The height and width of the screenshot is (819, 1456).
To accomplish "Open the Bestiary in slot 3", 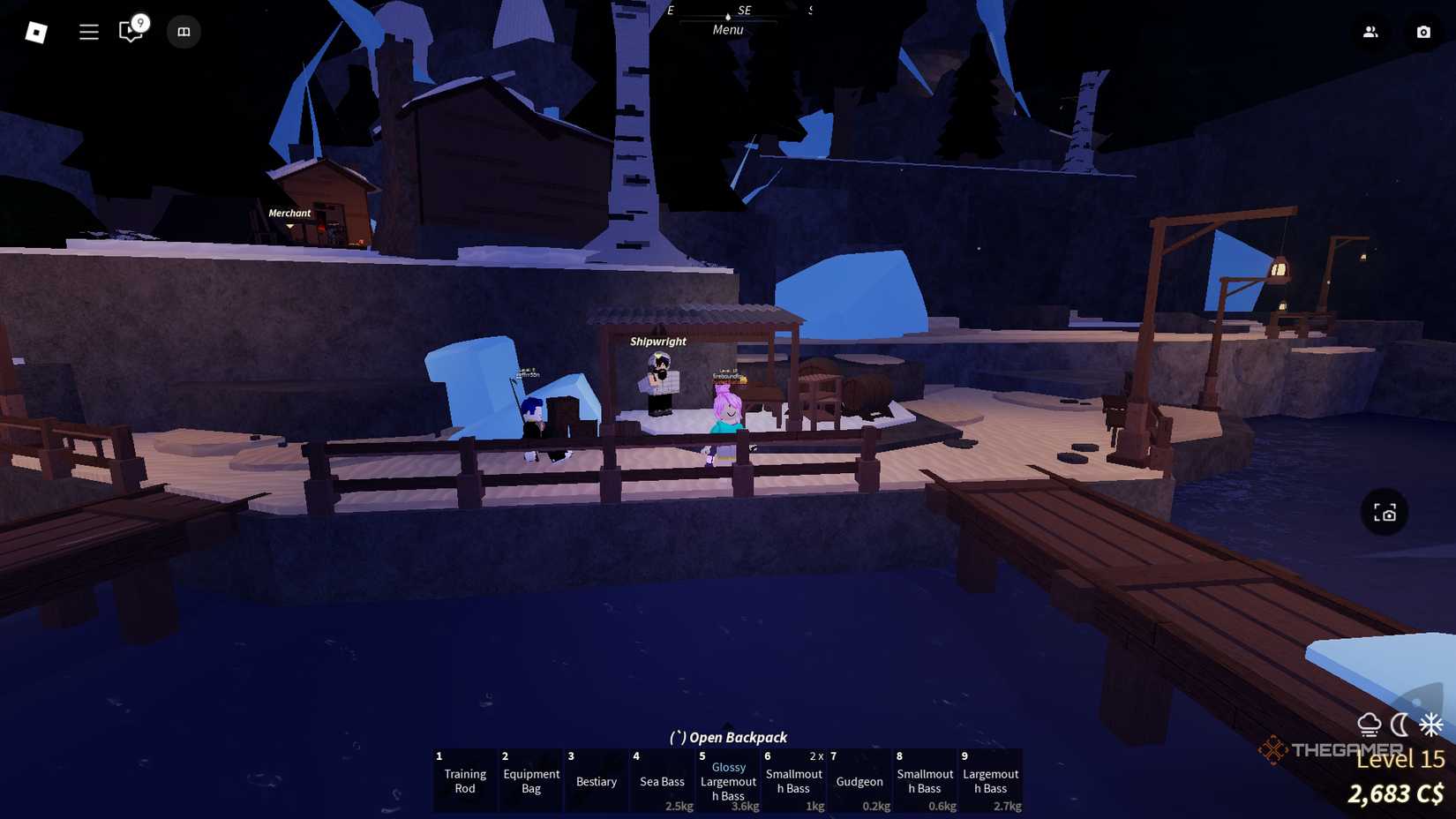I will [596, 780].
